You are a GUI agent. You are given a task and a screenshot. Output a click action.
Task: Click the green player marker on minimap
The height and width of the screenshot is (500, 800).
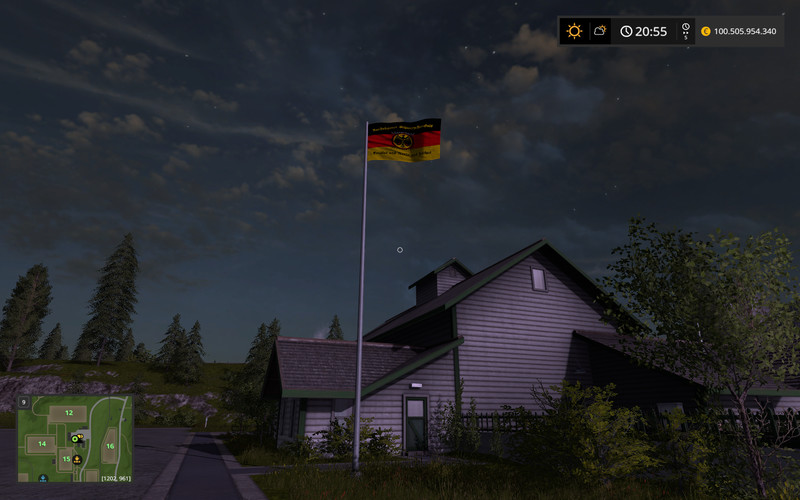(x=75, y=438)
